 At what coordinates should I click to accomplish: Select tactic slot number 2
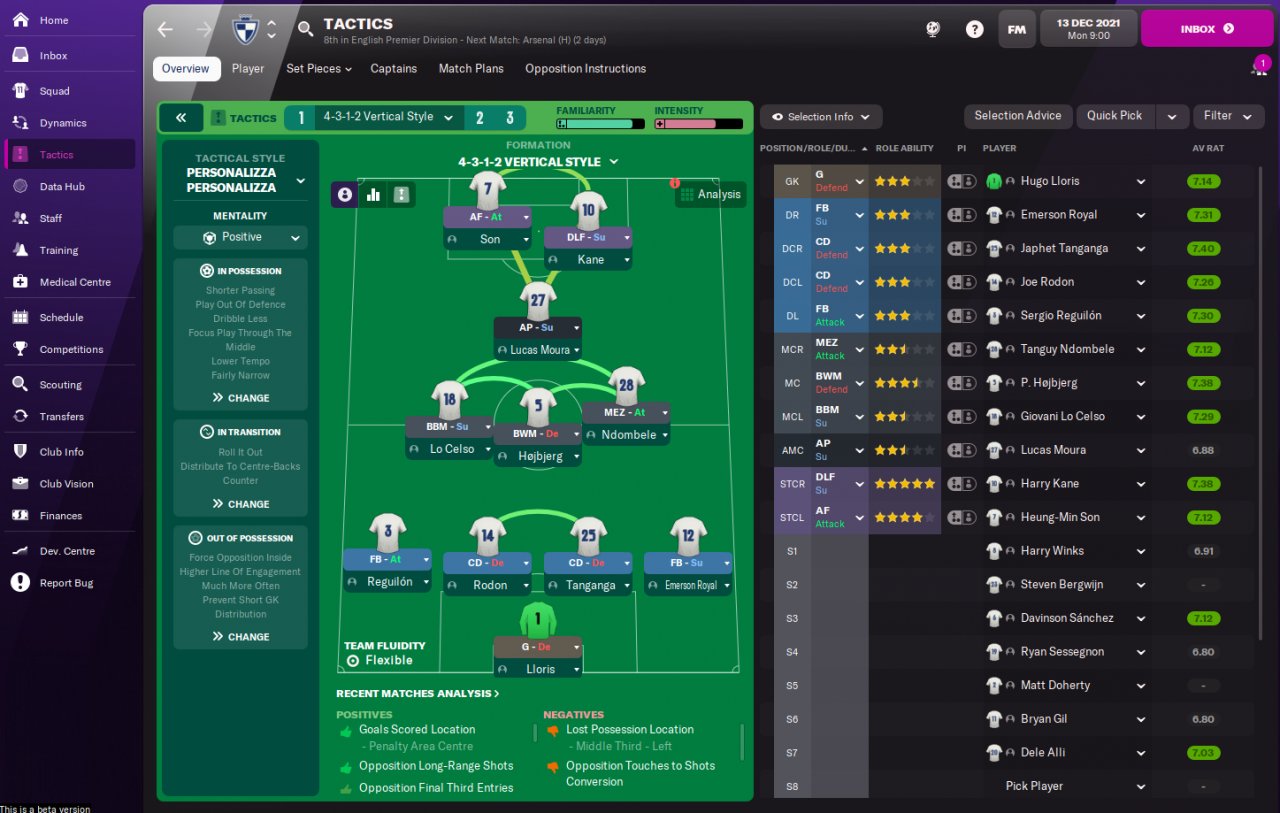tap(479, 118)
